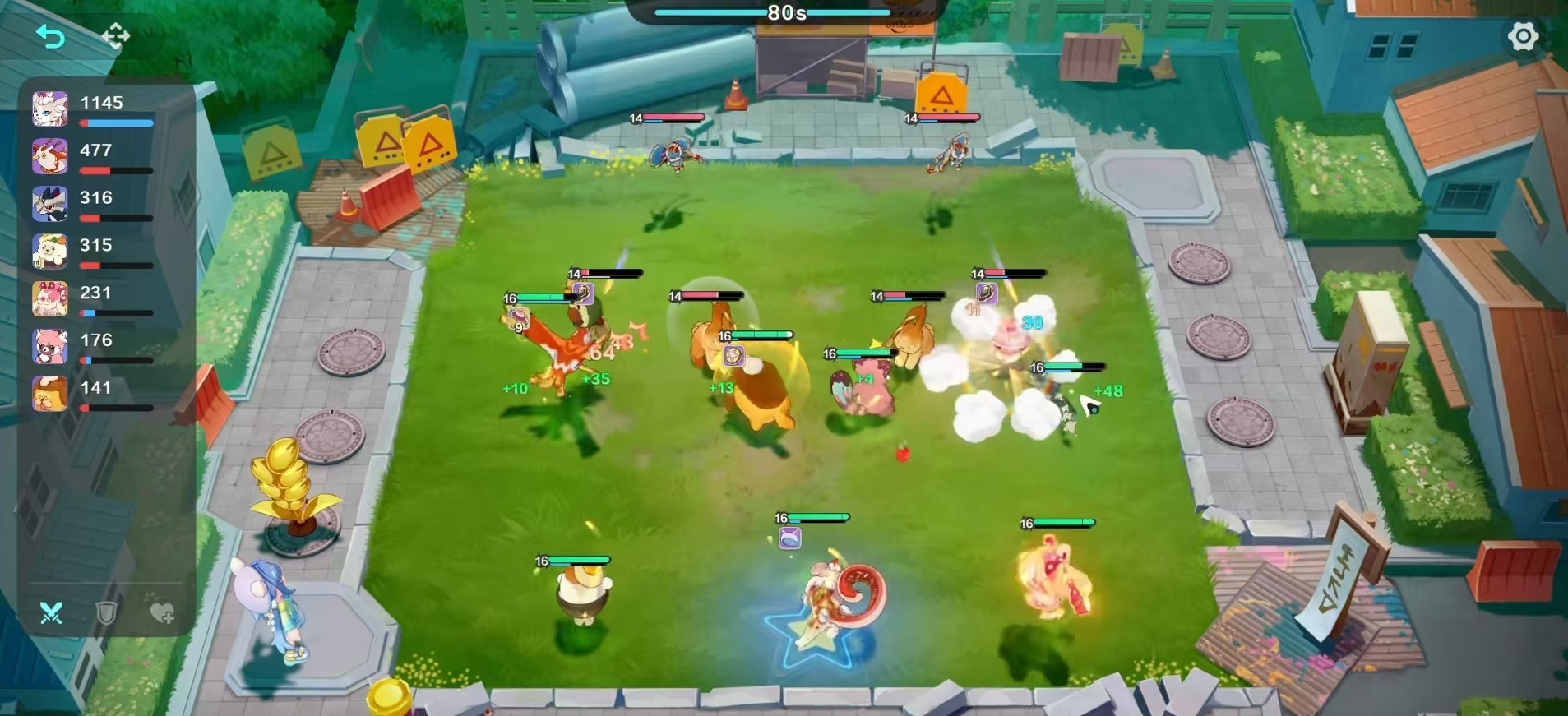1568x716 pixels.
Task: Toggle the move-camera arrows icon
Action: [x=116, y=36]
